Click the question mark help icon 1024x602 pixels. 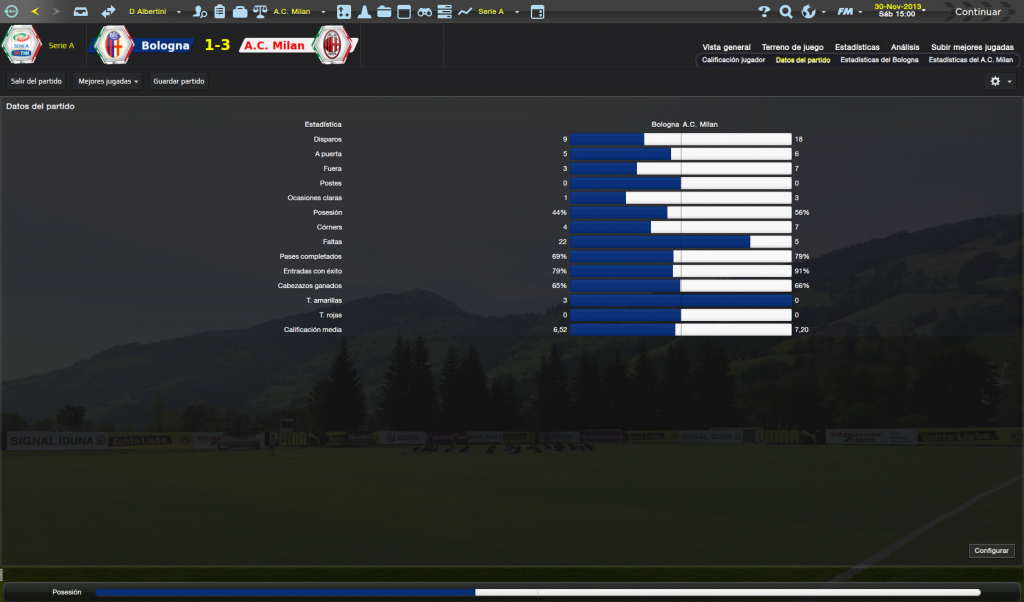764,12
